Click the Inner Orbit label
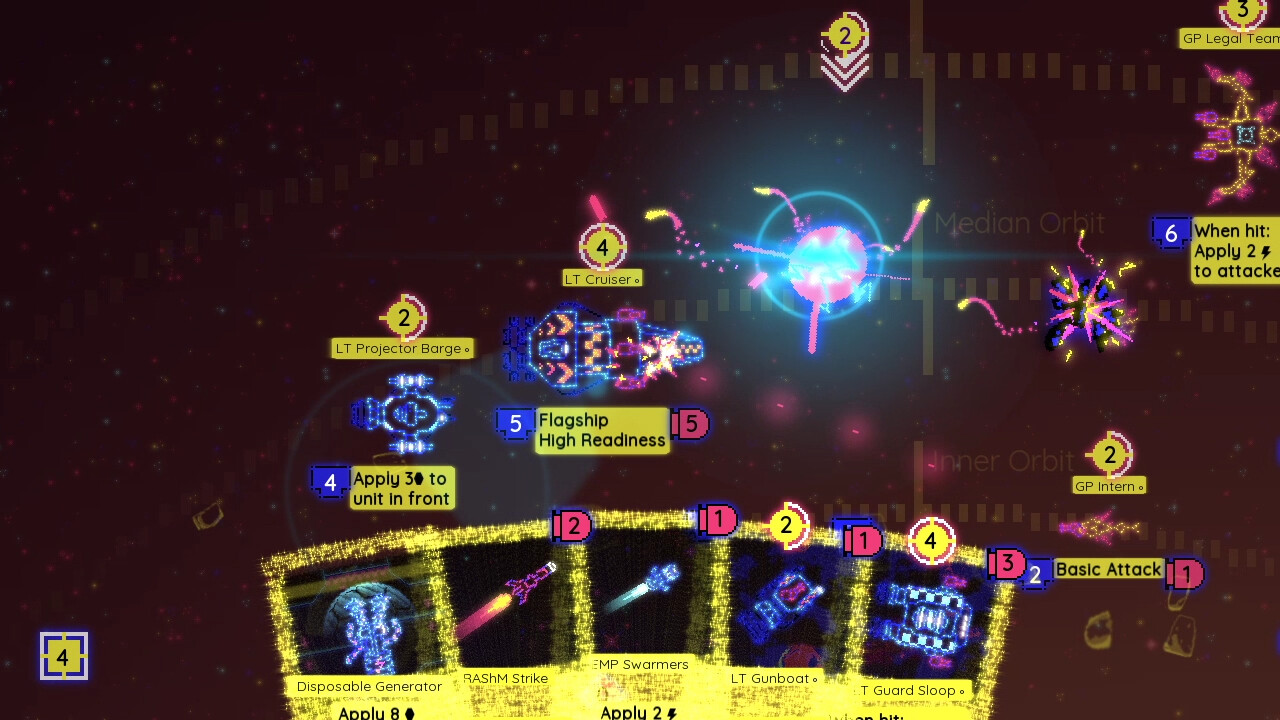Image resolution: width=1280 pixels, height=720 pixels. point(1002,460)
